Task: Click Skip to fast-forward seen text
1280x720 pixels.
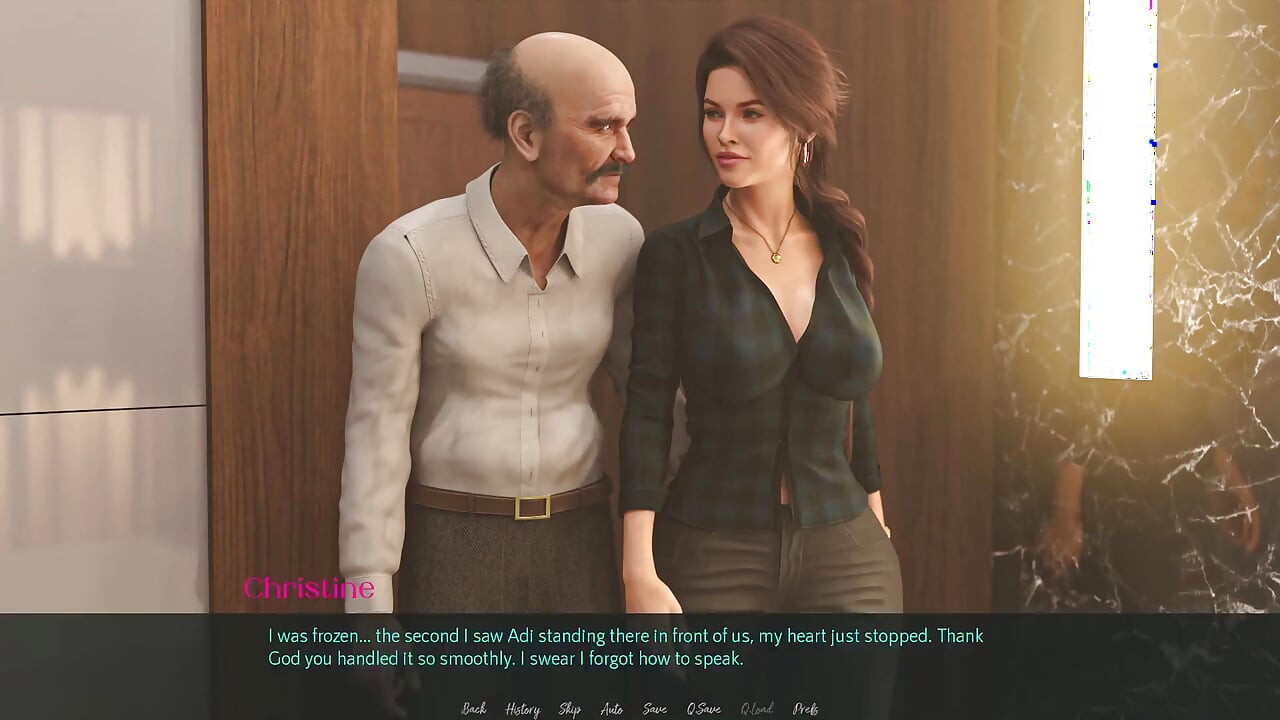Action: [569, 708]
